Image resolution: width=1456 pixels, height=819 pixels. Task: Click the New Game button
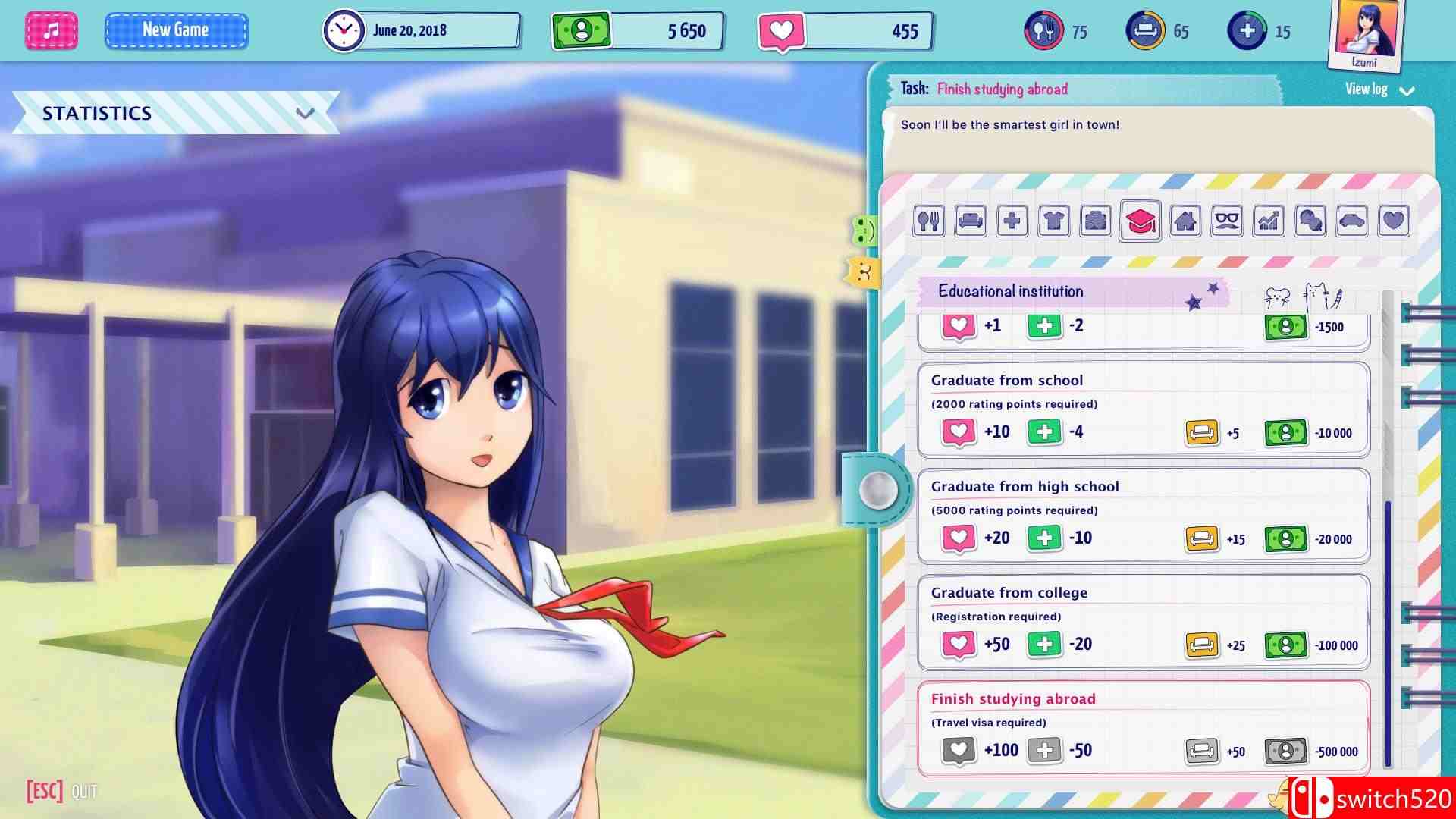pyautogui.click(x=176, y=30)
